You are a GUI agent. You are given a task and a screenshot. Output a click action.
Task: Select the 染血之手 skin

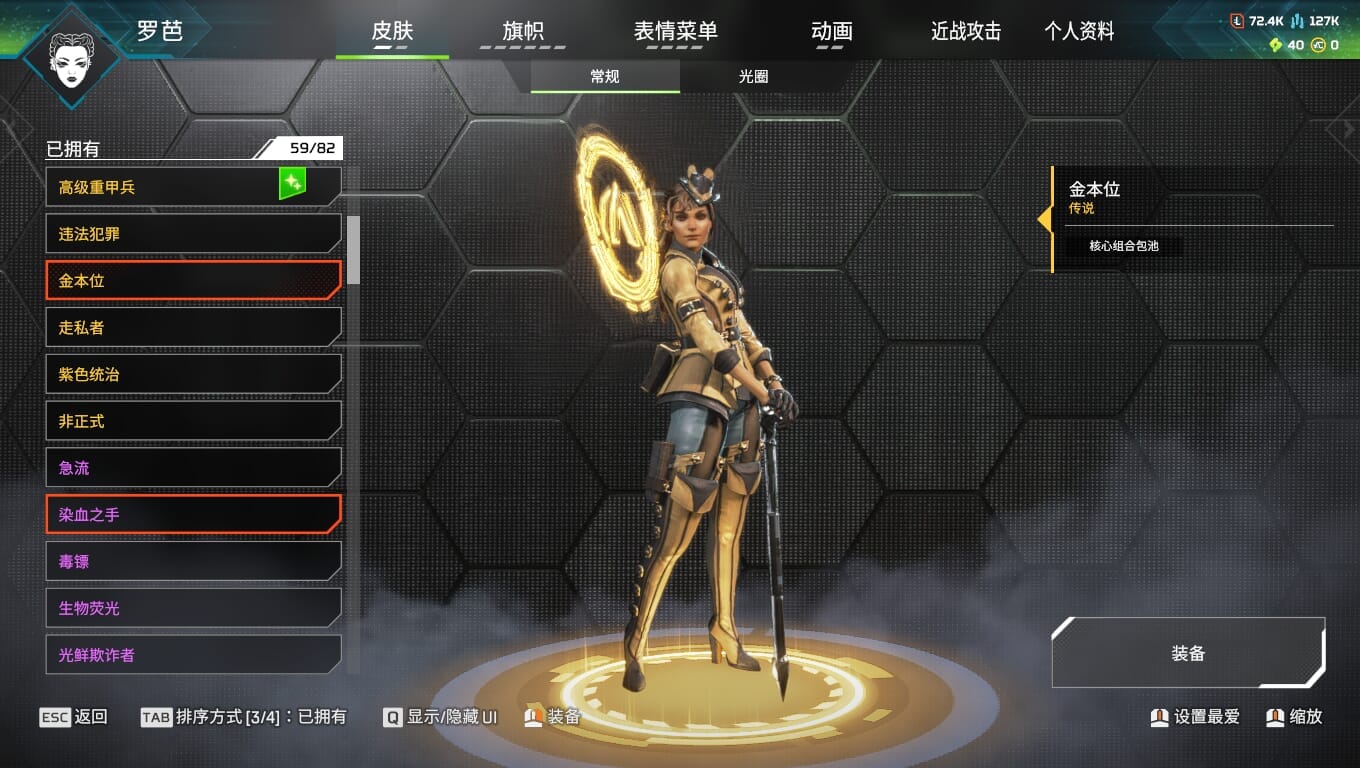tap(193, 515)
